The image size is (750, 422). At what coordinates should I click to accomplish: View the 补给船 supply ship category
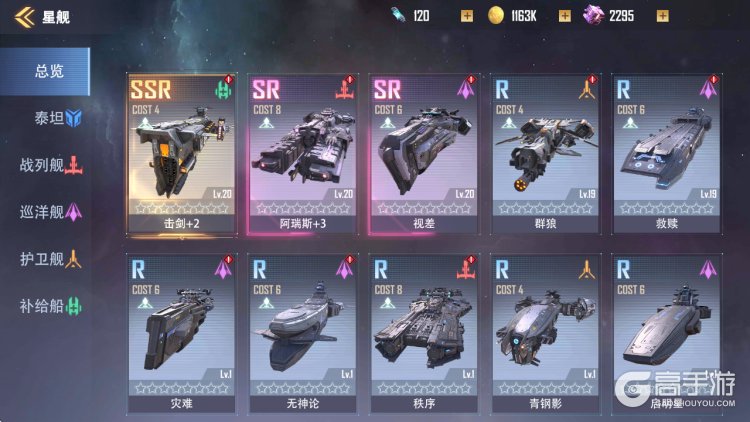point(50,306)
